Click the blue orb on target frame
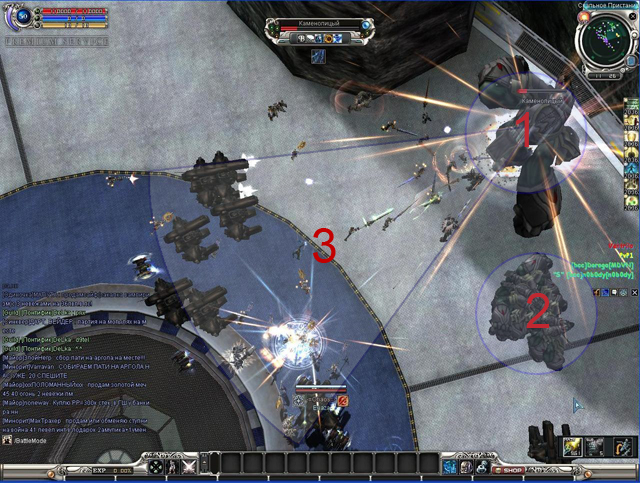The width and height of the screenshot is (640, 483). [368, 24]
